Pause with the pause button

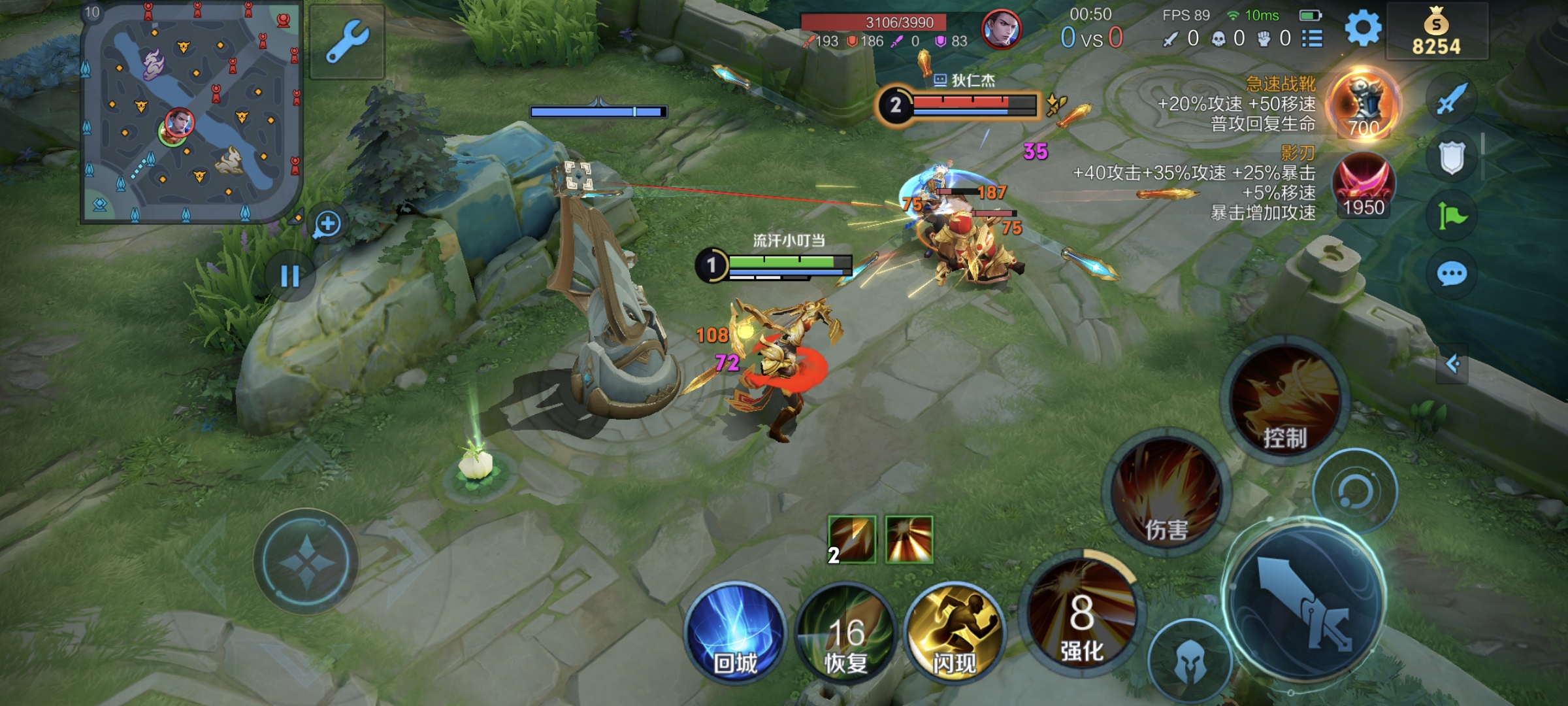tap(289, 277)
